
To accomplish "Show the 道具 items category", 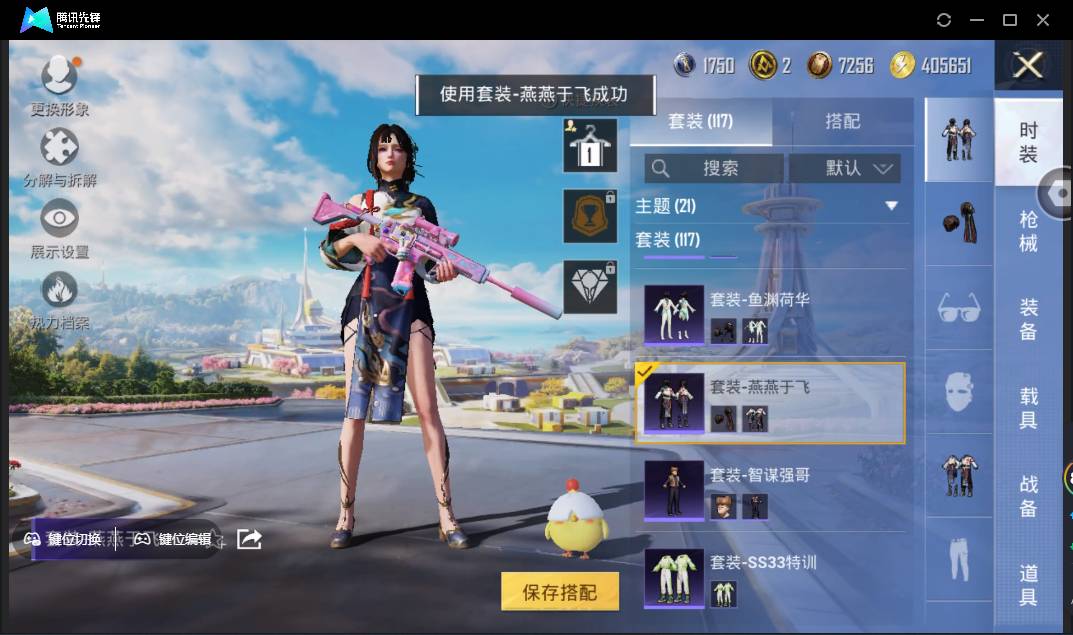I will [1028, 585].
